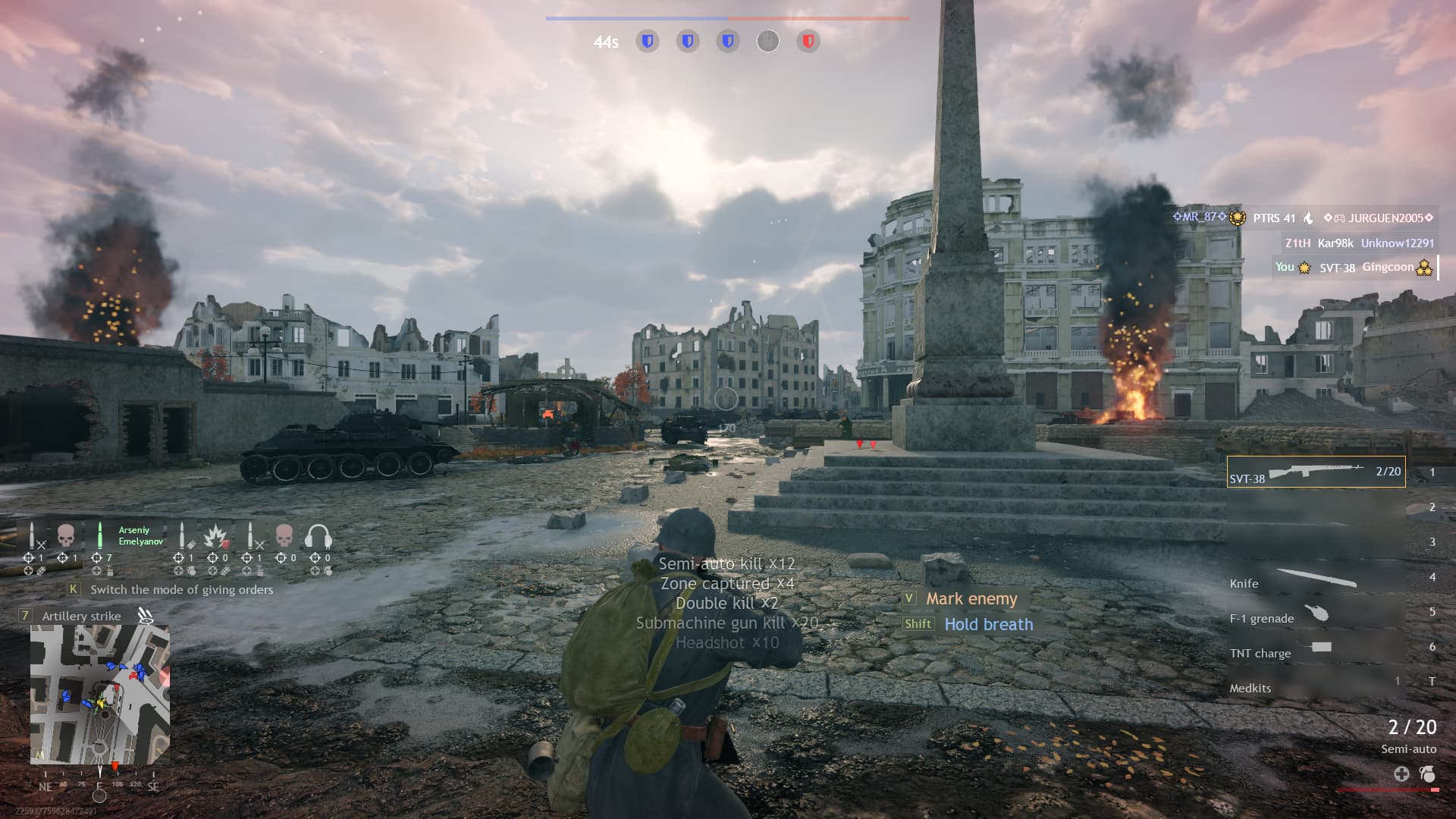Viewport: 1456px width, 819px height.
Task: Use the Medkits slot
Action: point(1316,686)
